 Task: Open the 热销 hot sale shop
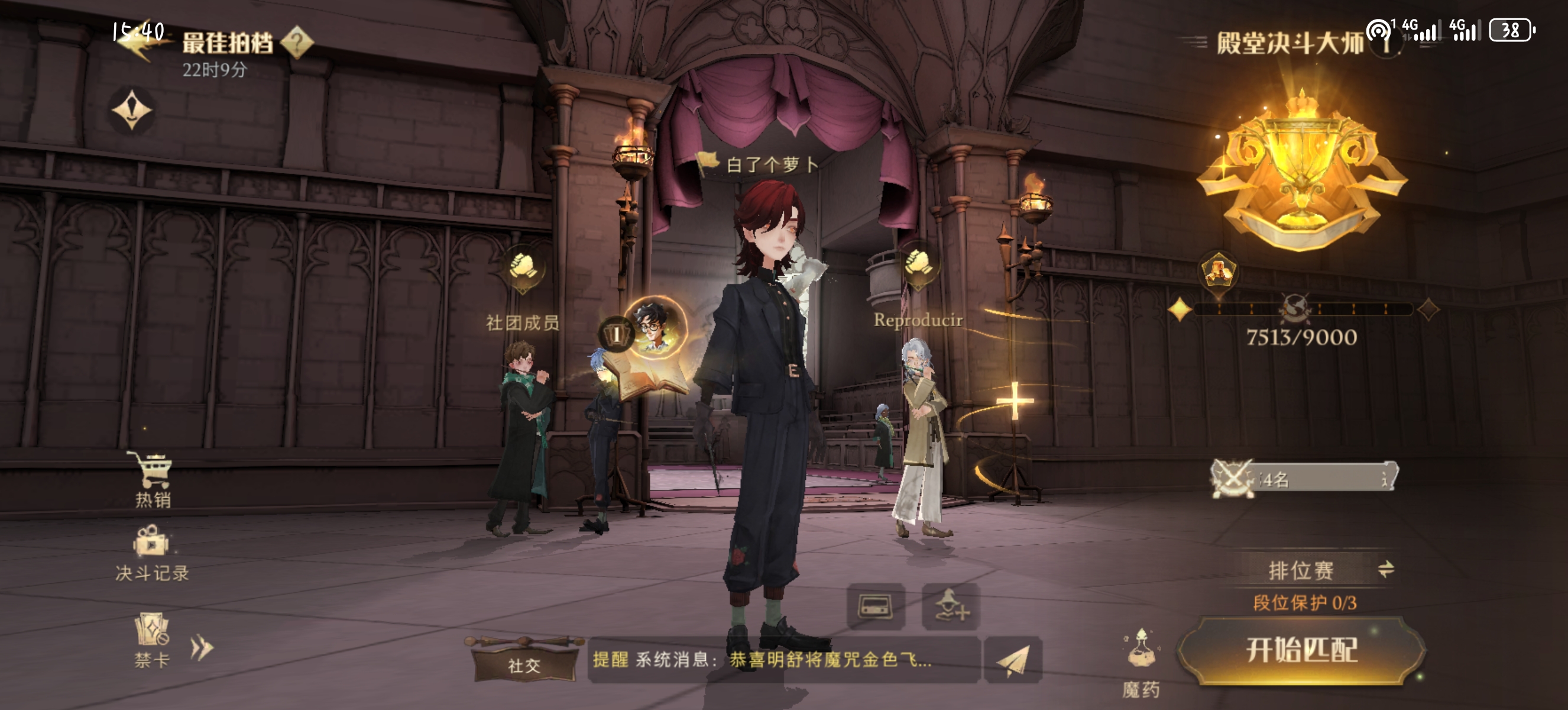tap(153, 479)
